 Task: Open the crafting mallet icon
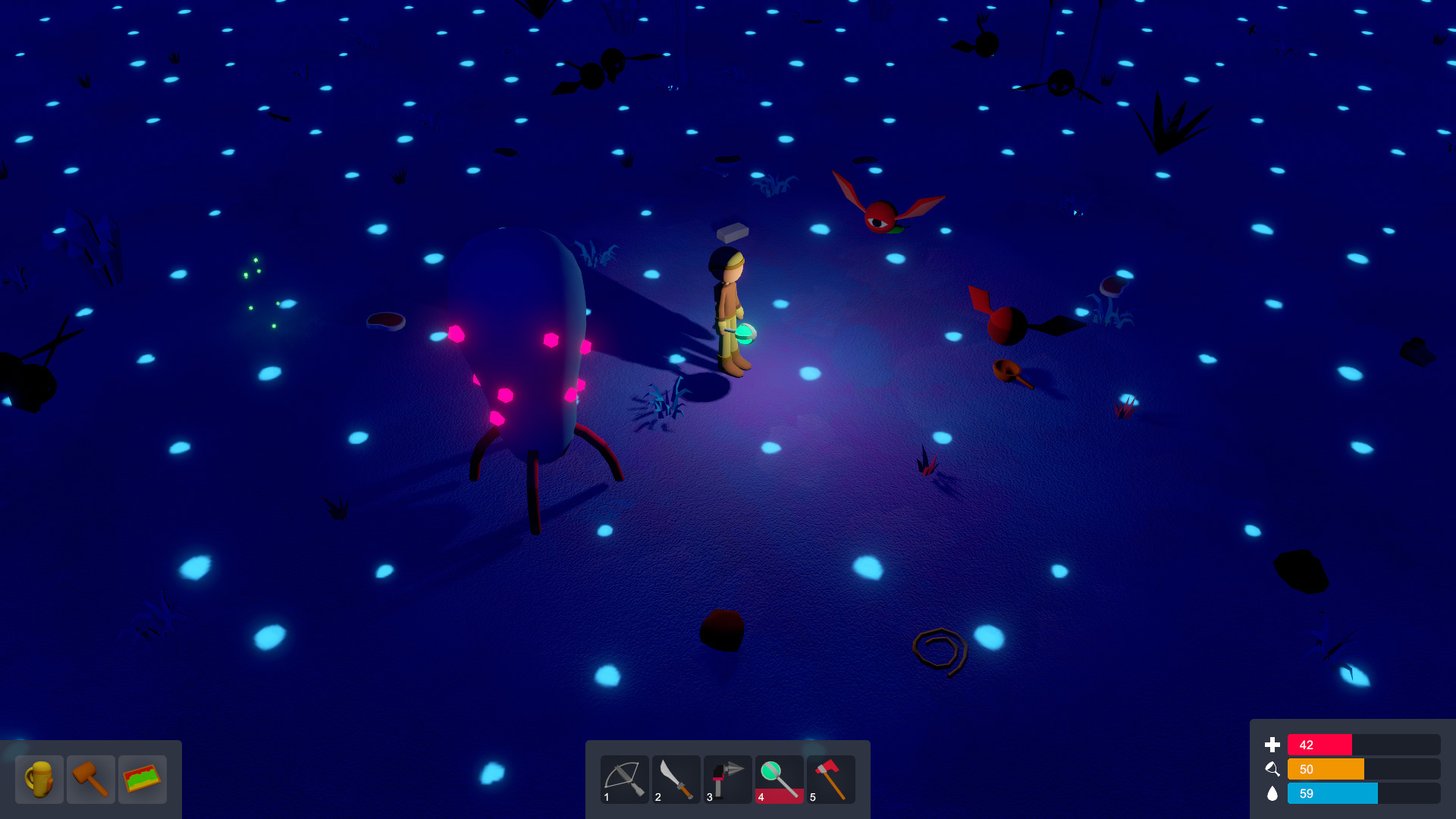[x=91, y=779]
